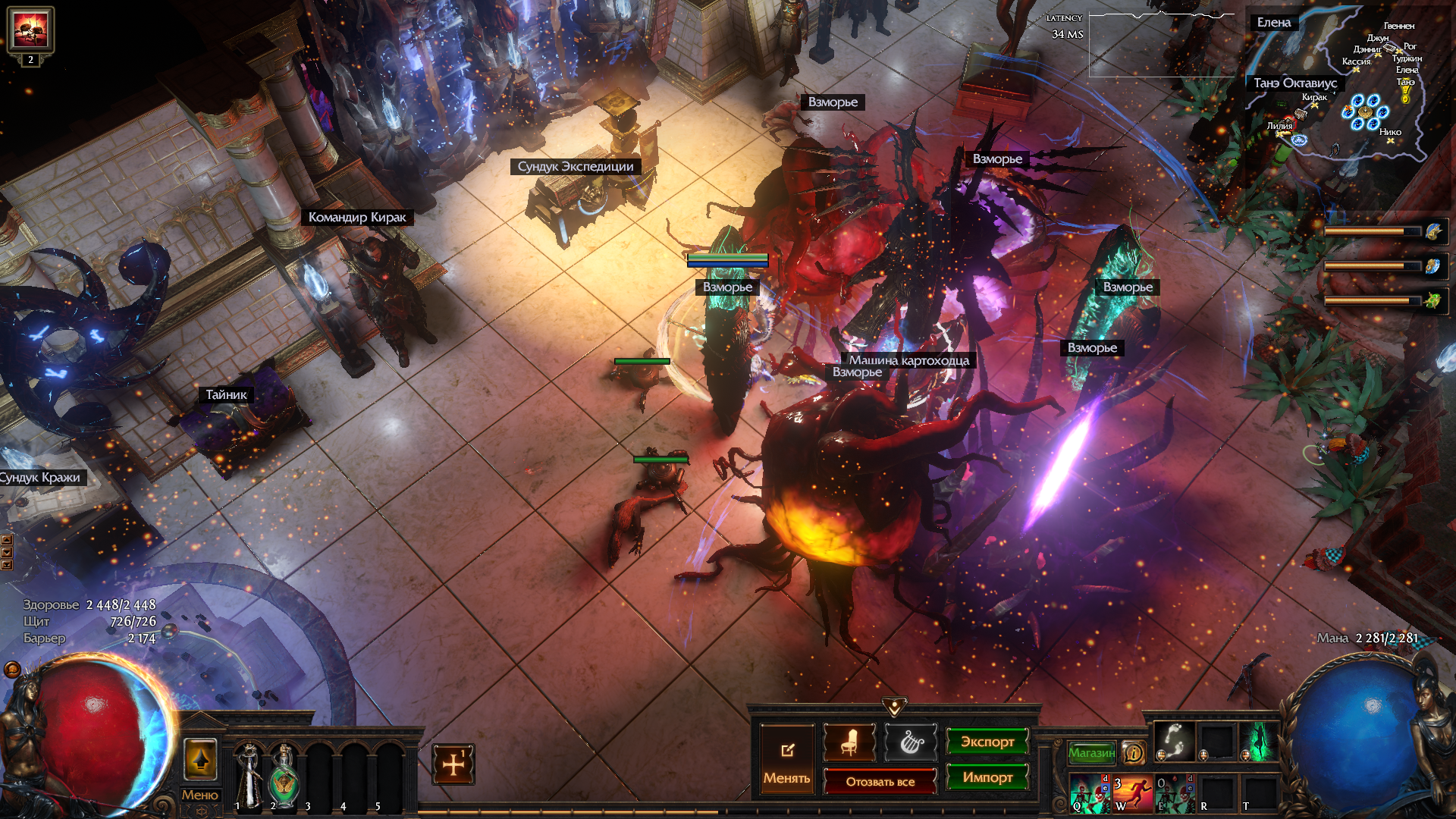Click the red Отозвать все button
Image resolution: width=1456 pixels, height=819 pixels.
[880, 781]
